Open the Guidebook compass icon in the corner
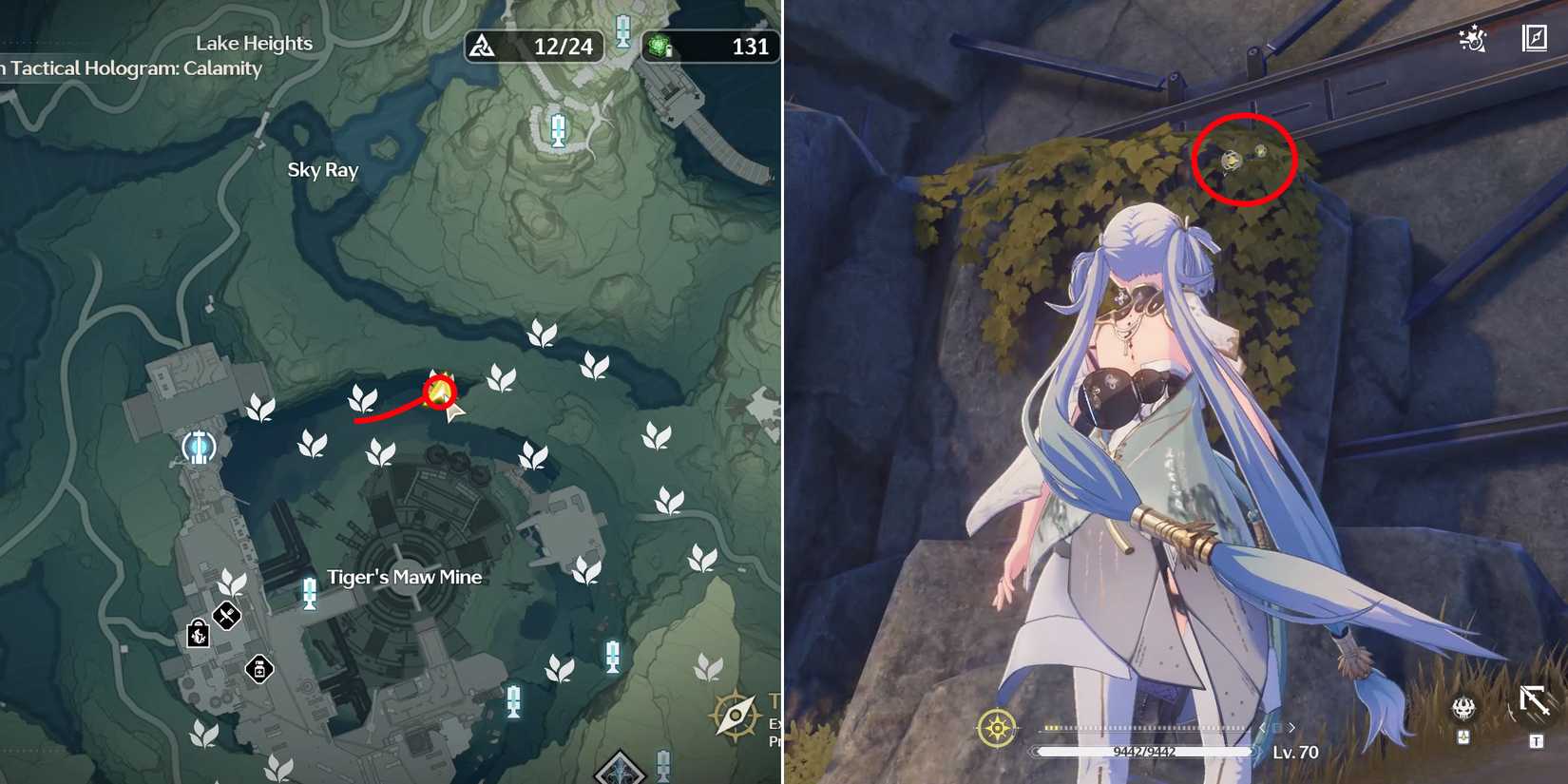1568x784 pixels. coord(1536,40)
